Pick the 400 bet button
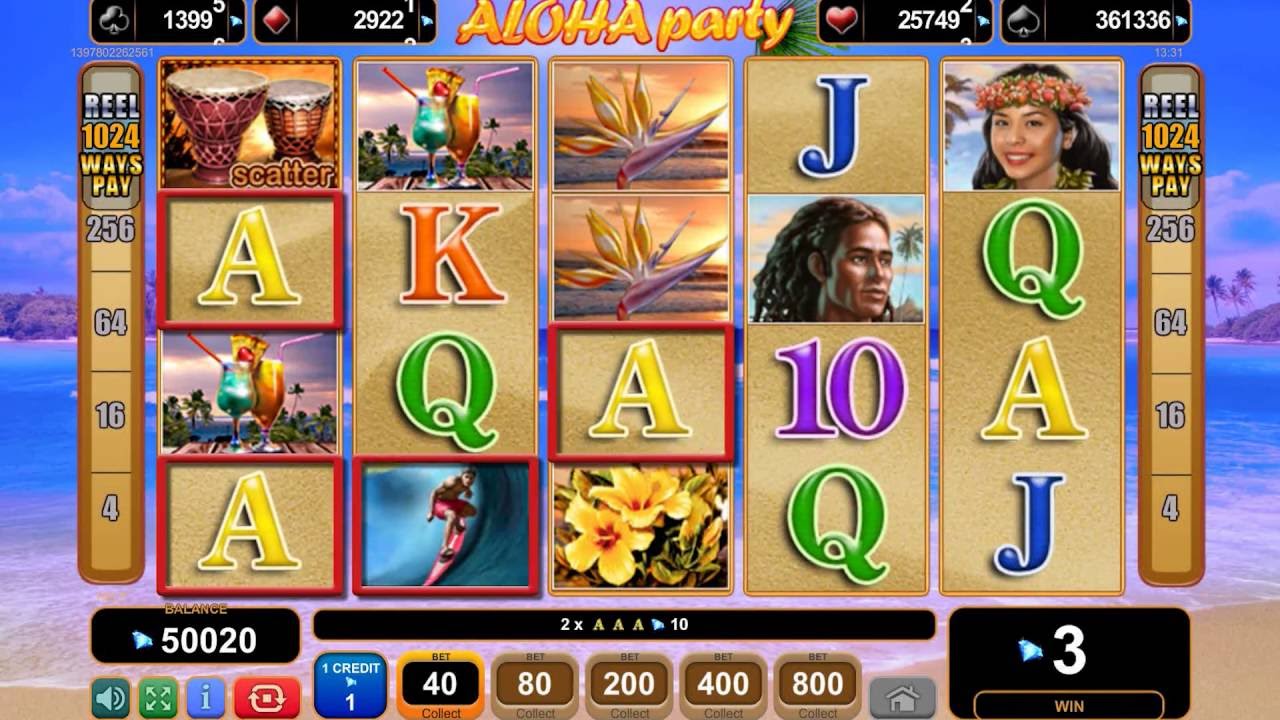Screen dimensions: 1280x720 [723, 686]
